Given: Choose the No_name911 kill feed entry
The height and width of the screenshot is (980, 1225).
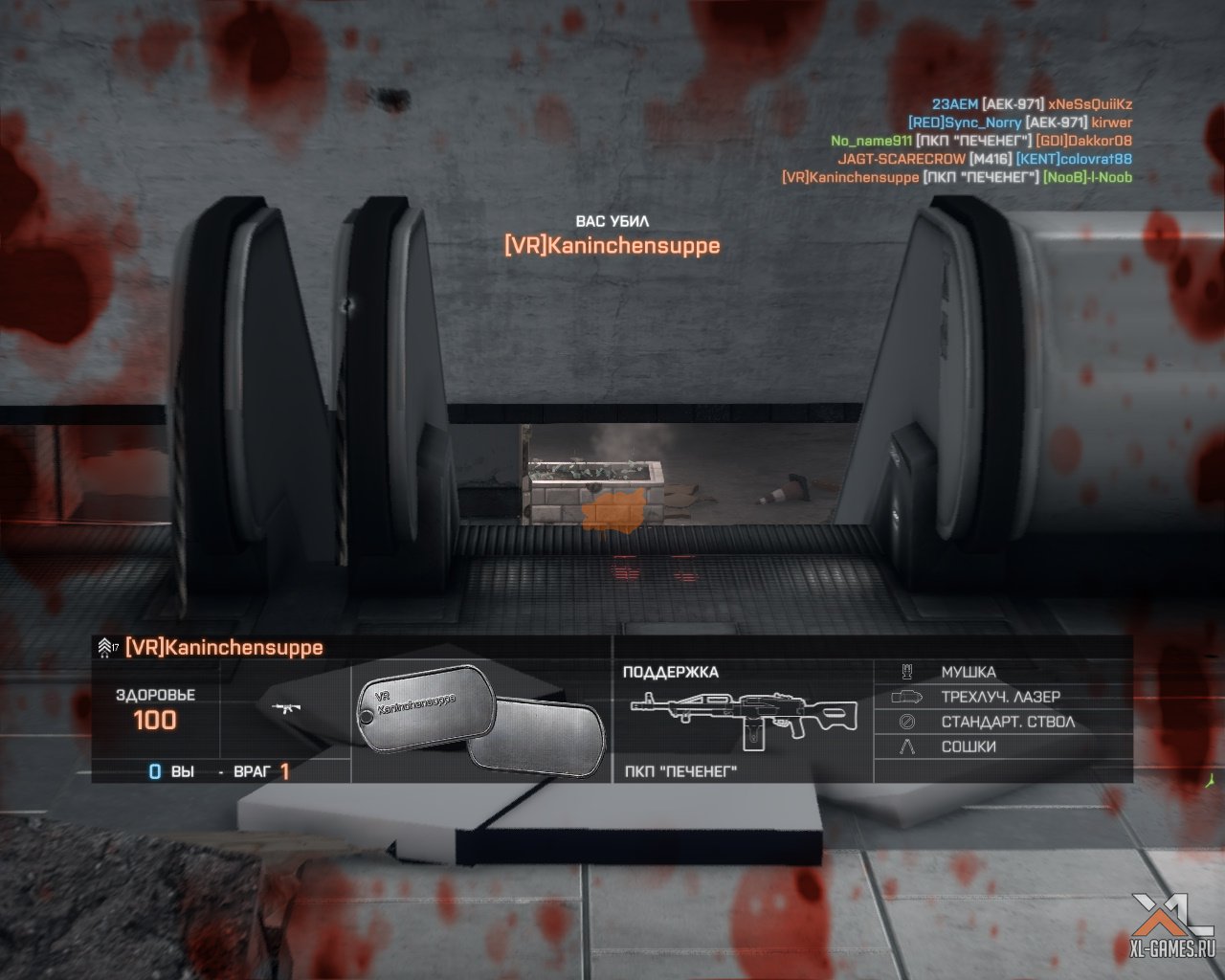Looking at the screenshot, I should pyautogui.click(x=981, y=141).
